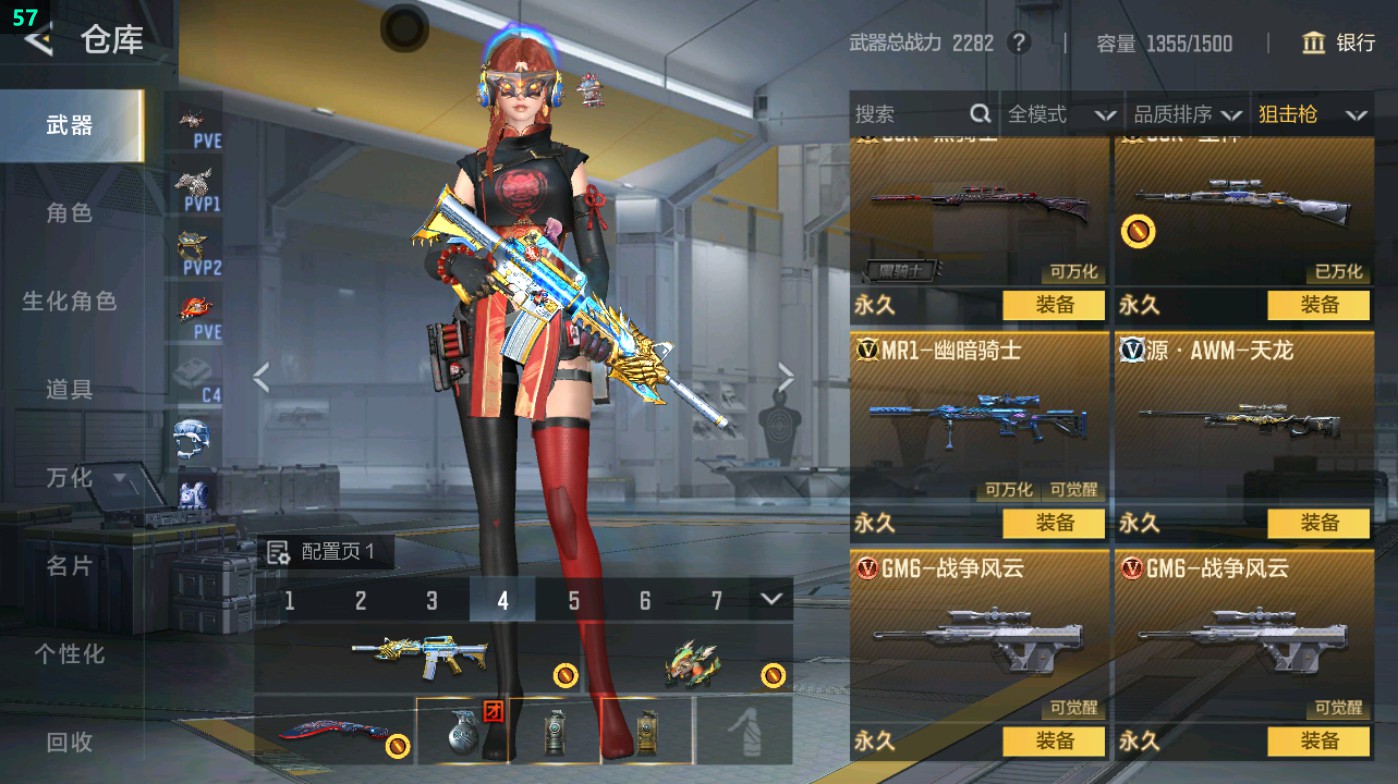Select the 道具 tab

coord(69,389)
